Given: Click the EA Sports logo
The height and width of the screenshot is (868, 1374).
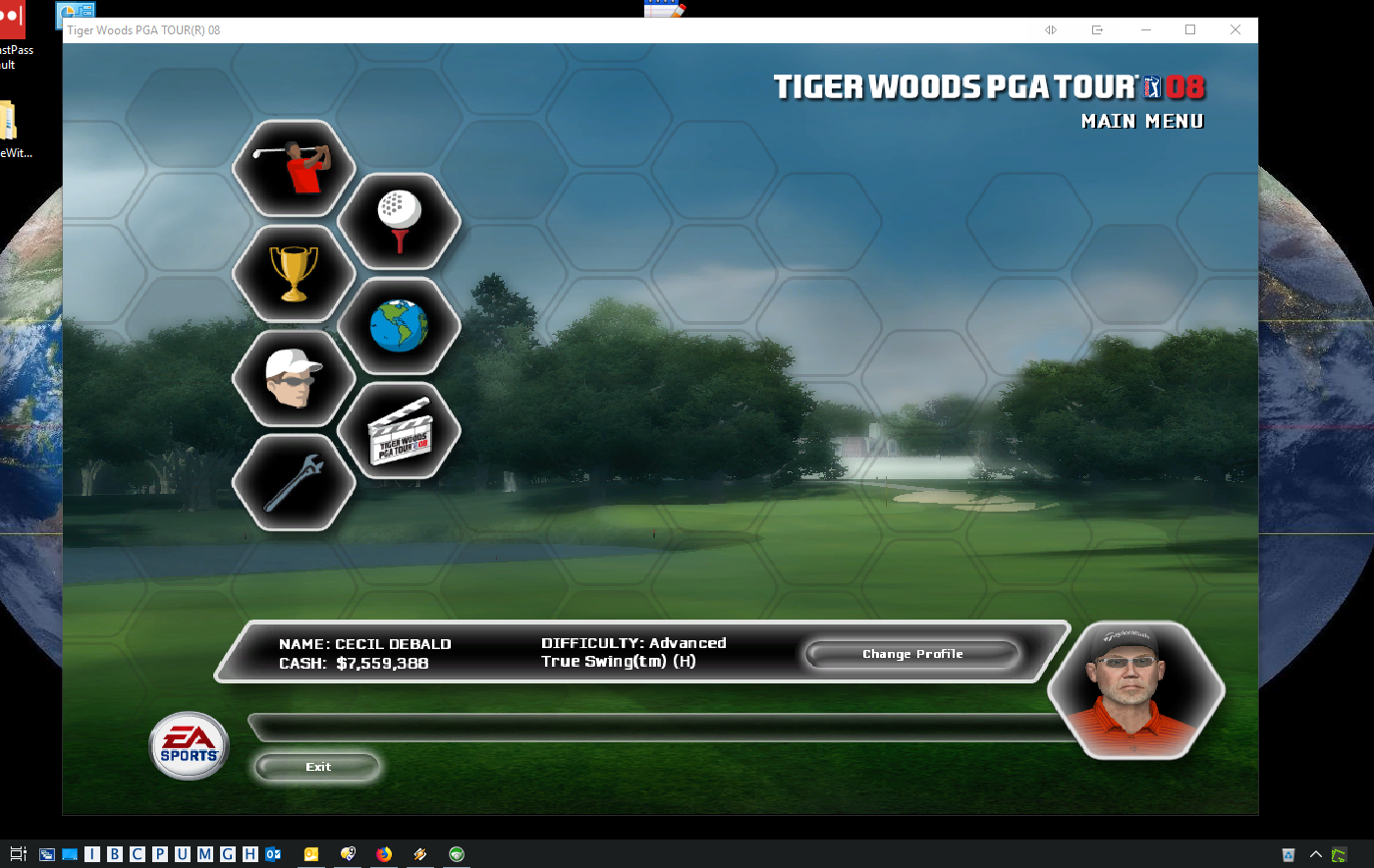Looking at the screenshot, I should [x=190, y=746].
